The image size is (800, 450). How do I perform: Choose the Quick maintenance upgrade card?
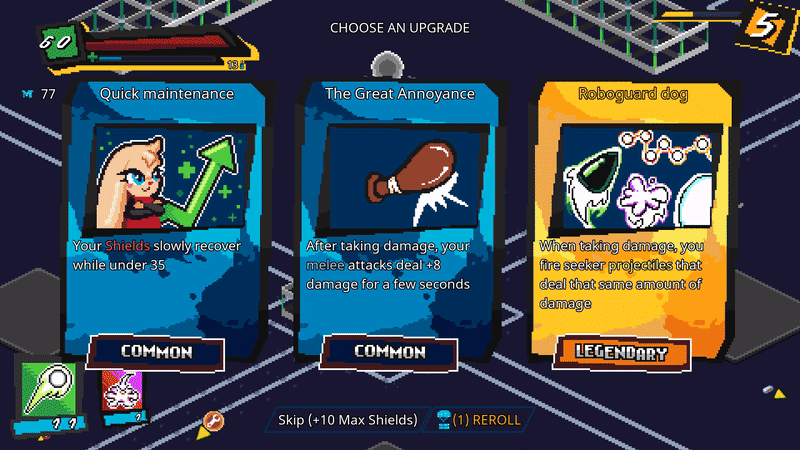point(166,220)
